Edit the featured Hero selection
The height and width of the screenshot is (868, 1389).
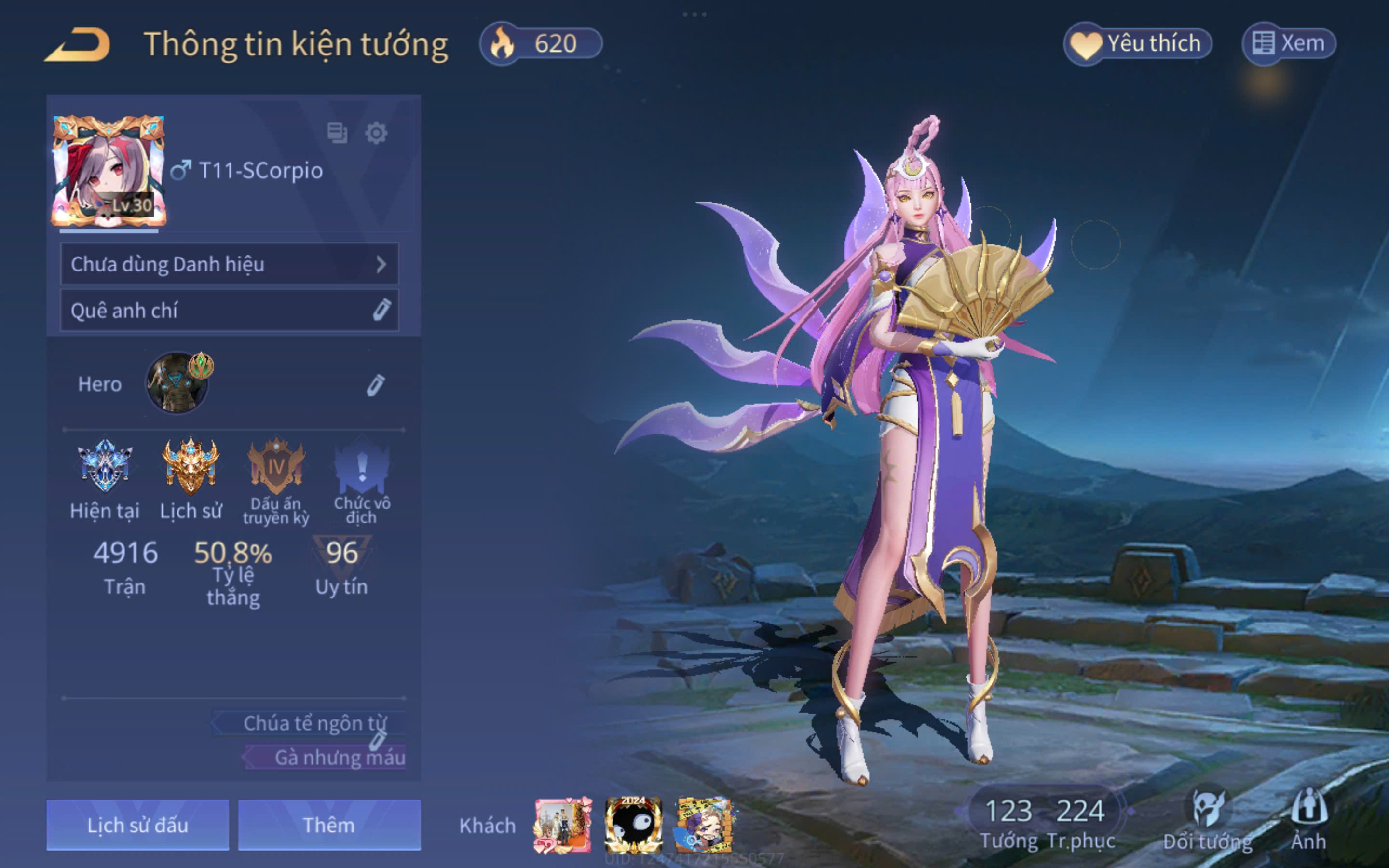point(375,385)
